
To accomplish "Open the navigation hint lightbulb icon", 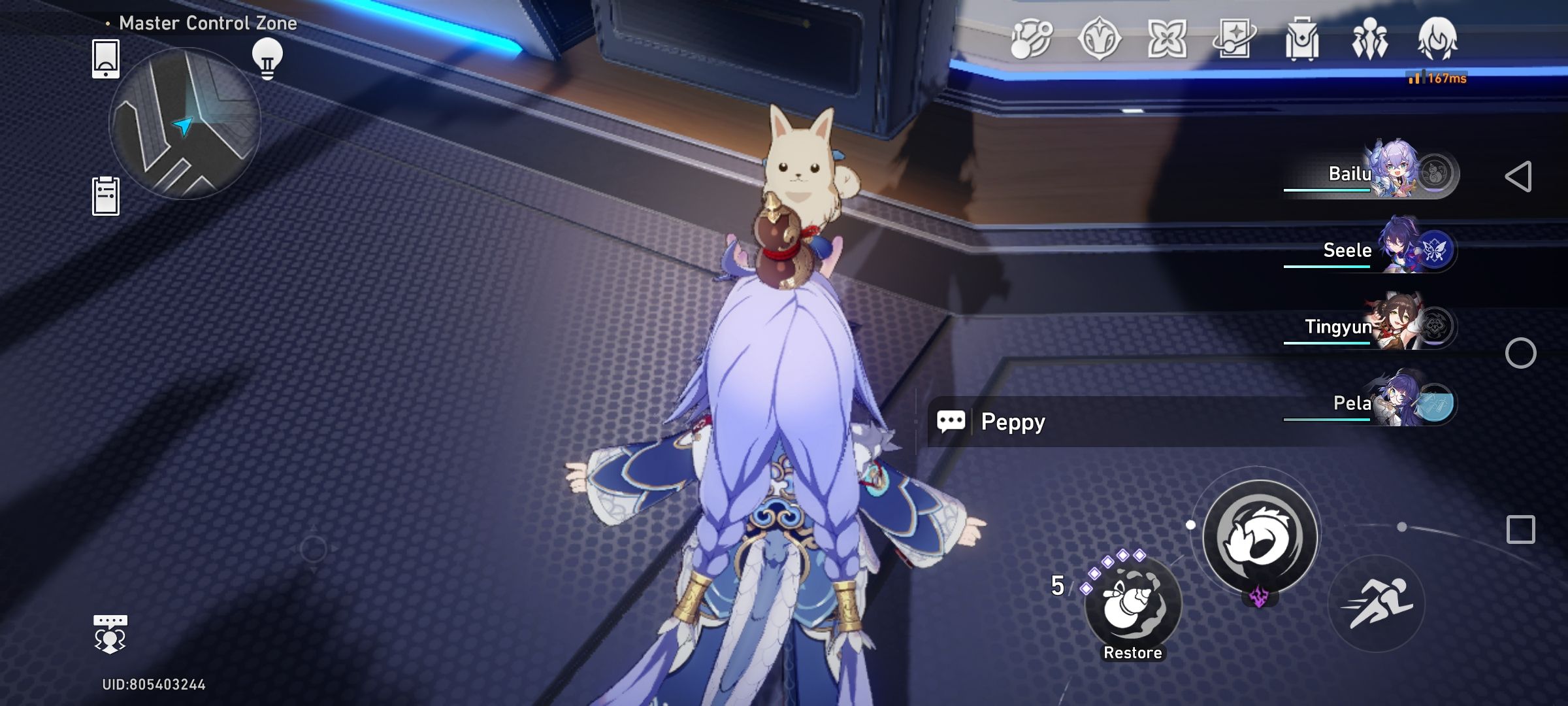I will pyautogui.click(x=269, y=58).
